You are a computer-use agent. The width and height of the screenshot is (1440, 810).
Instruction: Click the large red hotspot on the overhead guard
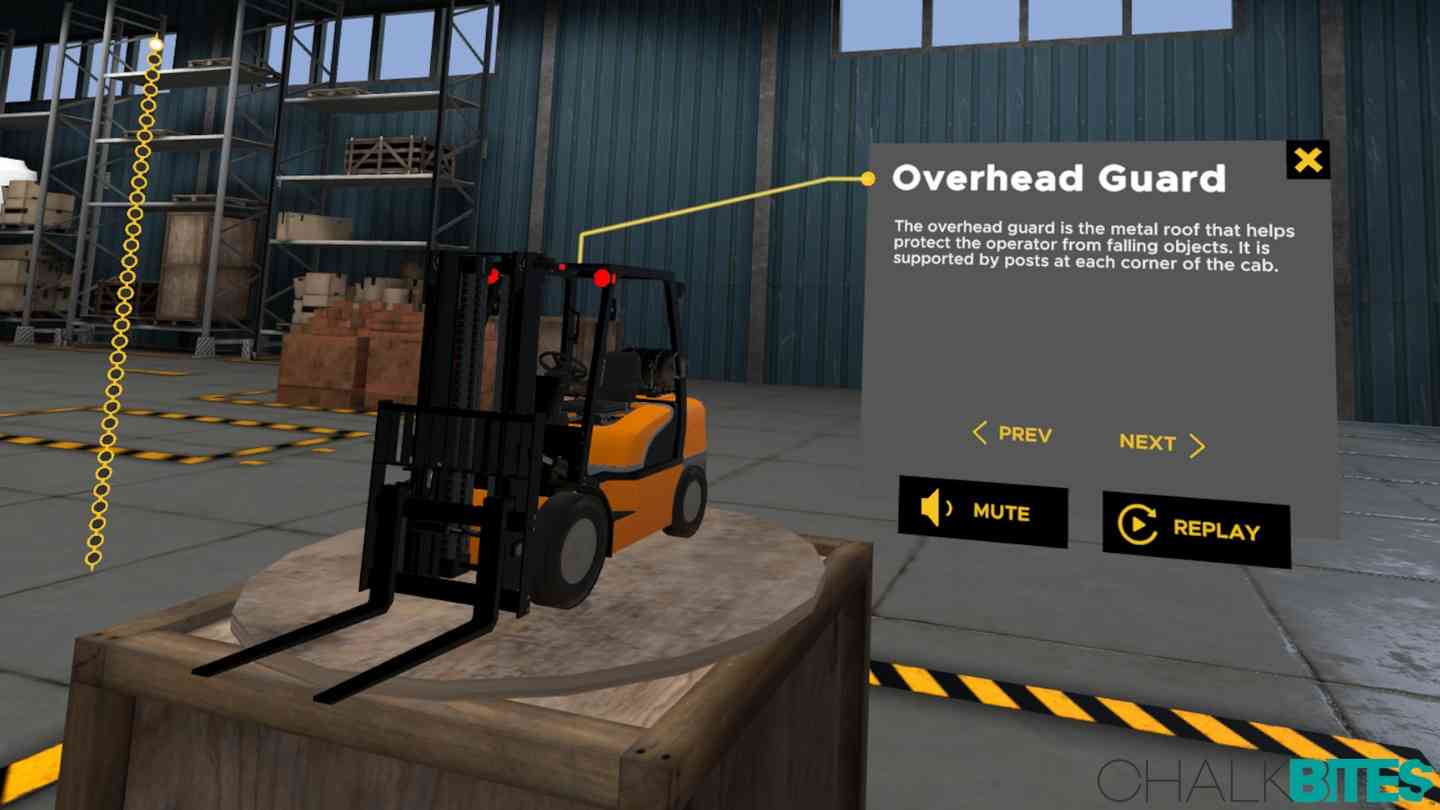pyautogui.click(x=601, y=278)
